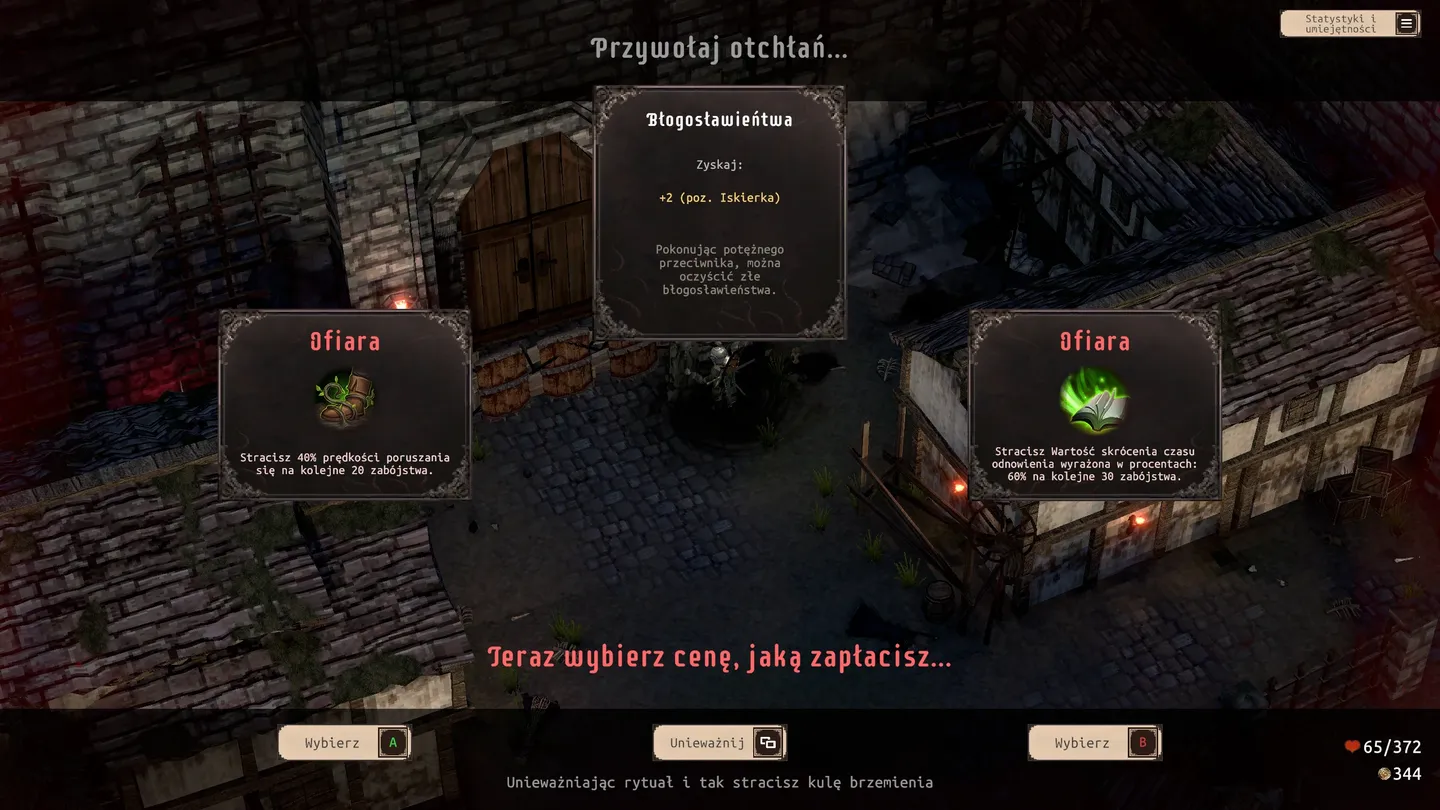The height and width of the screenshot is (810, 1440).
Task: Choose the cooldown reduction Ofiara card
Action: pyautogui.click(x=1094, y=404)
